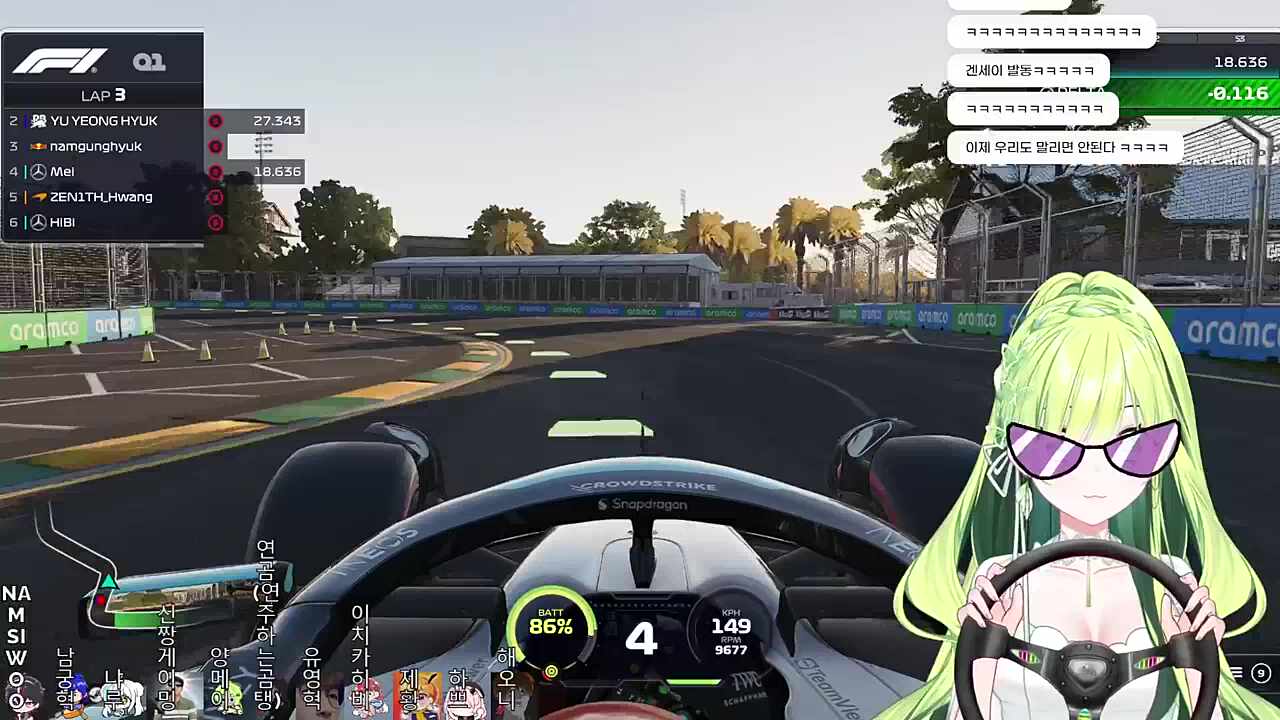Click the F1 logo on the timing panel

pos(59,61)
